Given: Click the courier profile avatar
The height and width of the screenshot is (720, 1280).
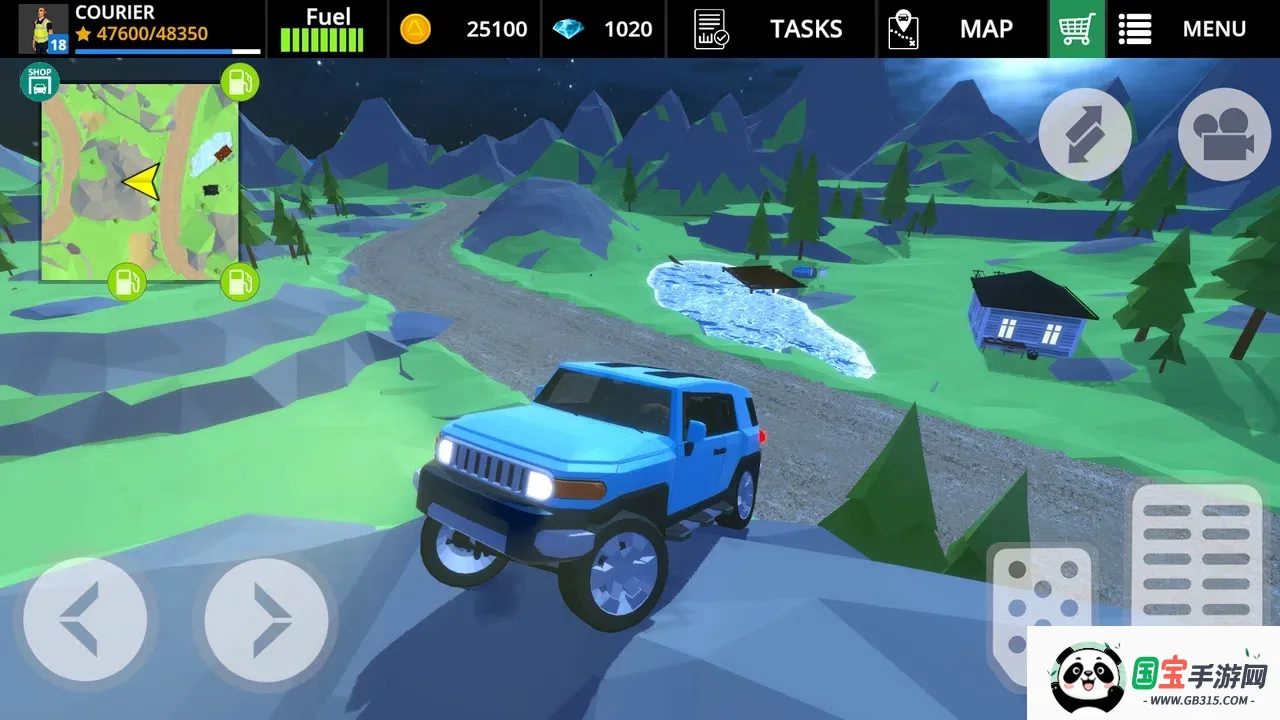Looking at the screenshot, I should [43, 29].
